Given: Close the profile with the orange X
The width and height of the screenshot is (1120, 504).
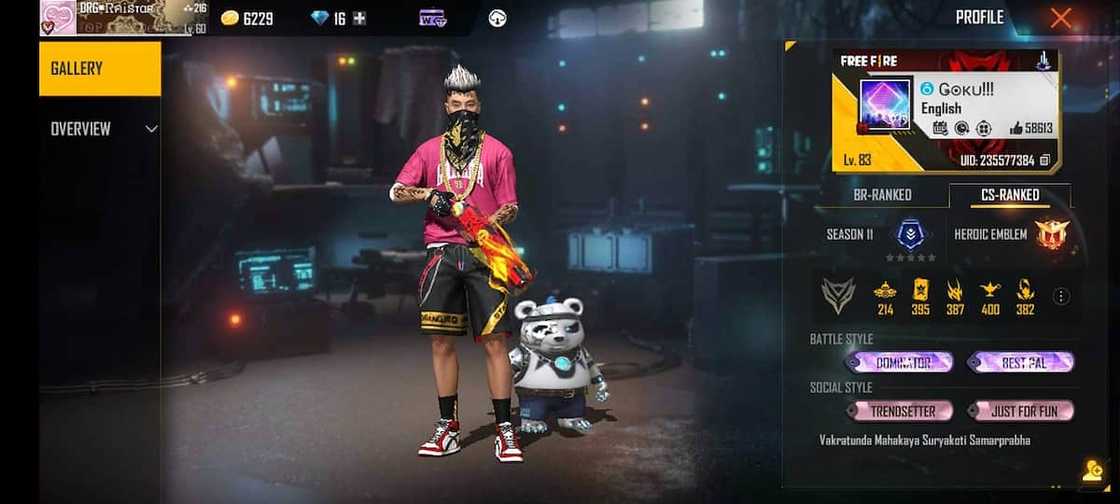Looking at the screenshot, I should click(x=1061, y=18).
